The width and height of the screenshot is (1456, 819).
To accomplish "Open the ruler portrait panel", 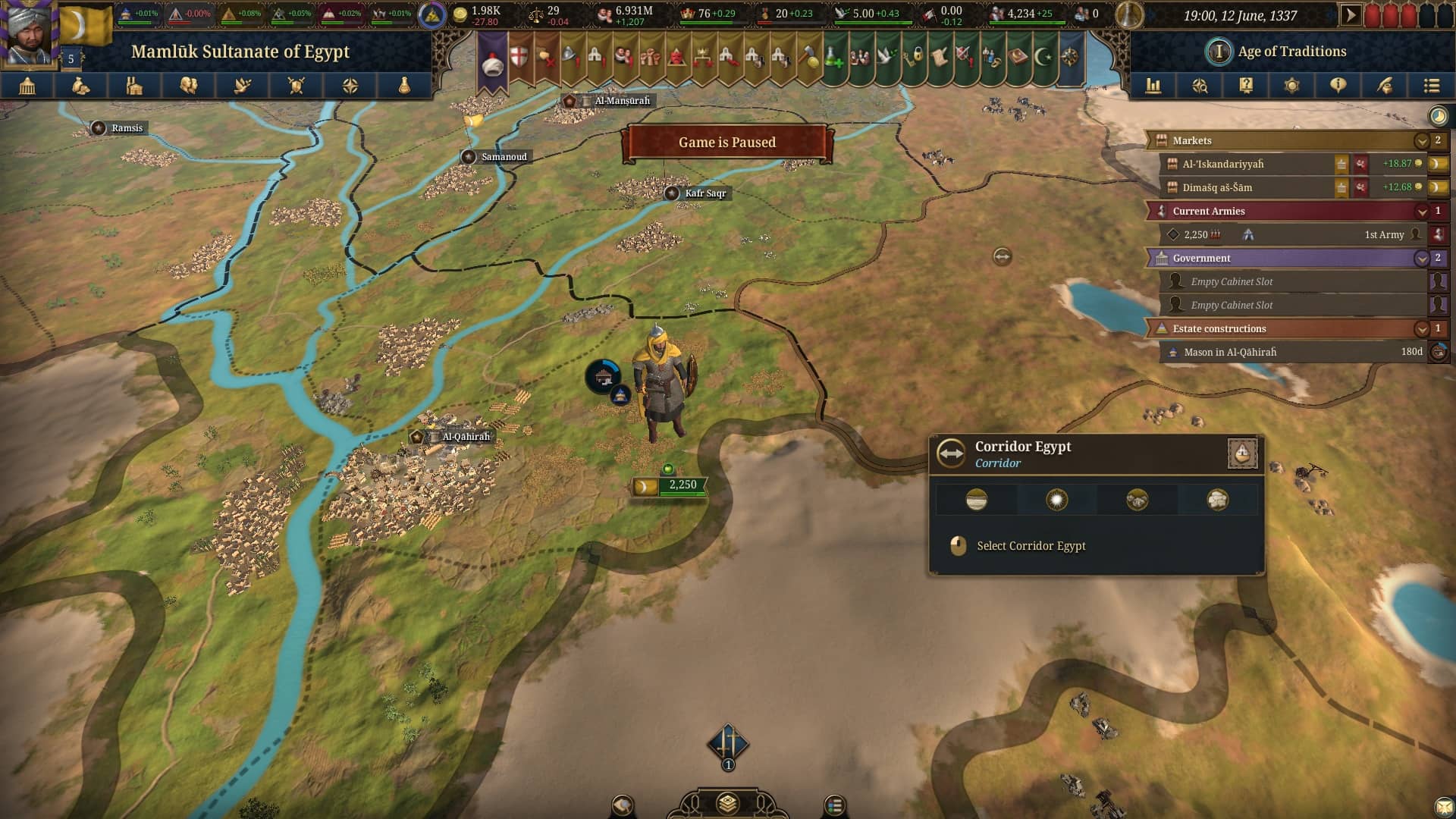I will coord(29,33).
